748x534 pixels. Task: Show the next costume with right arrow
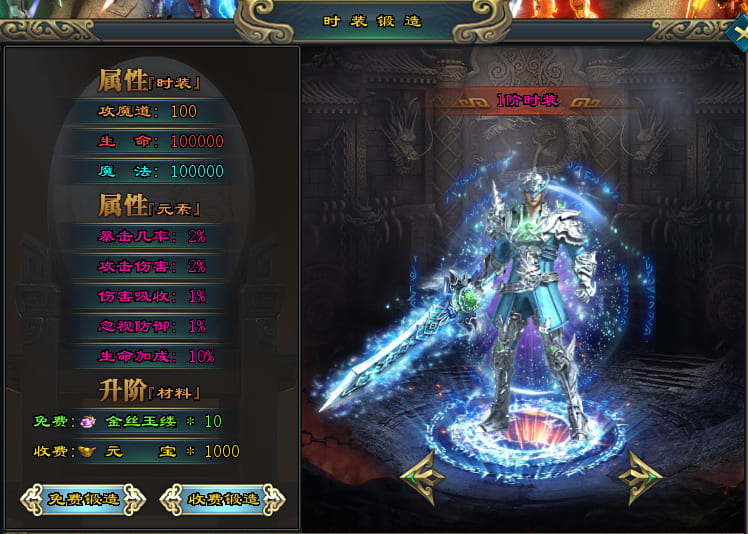coord(640,478)
